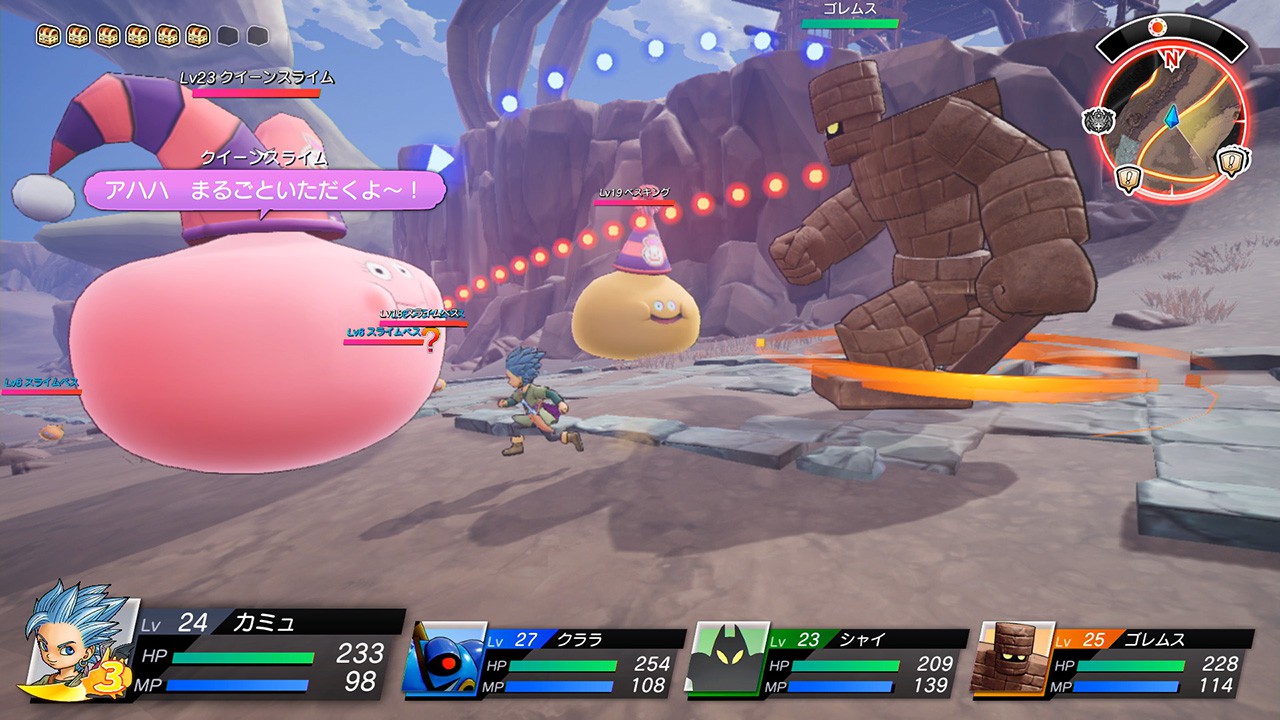Choose Clara the blue killer machine portrait
This screenshot has height=720, width=1280.
click(444, 658)
